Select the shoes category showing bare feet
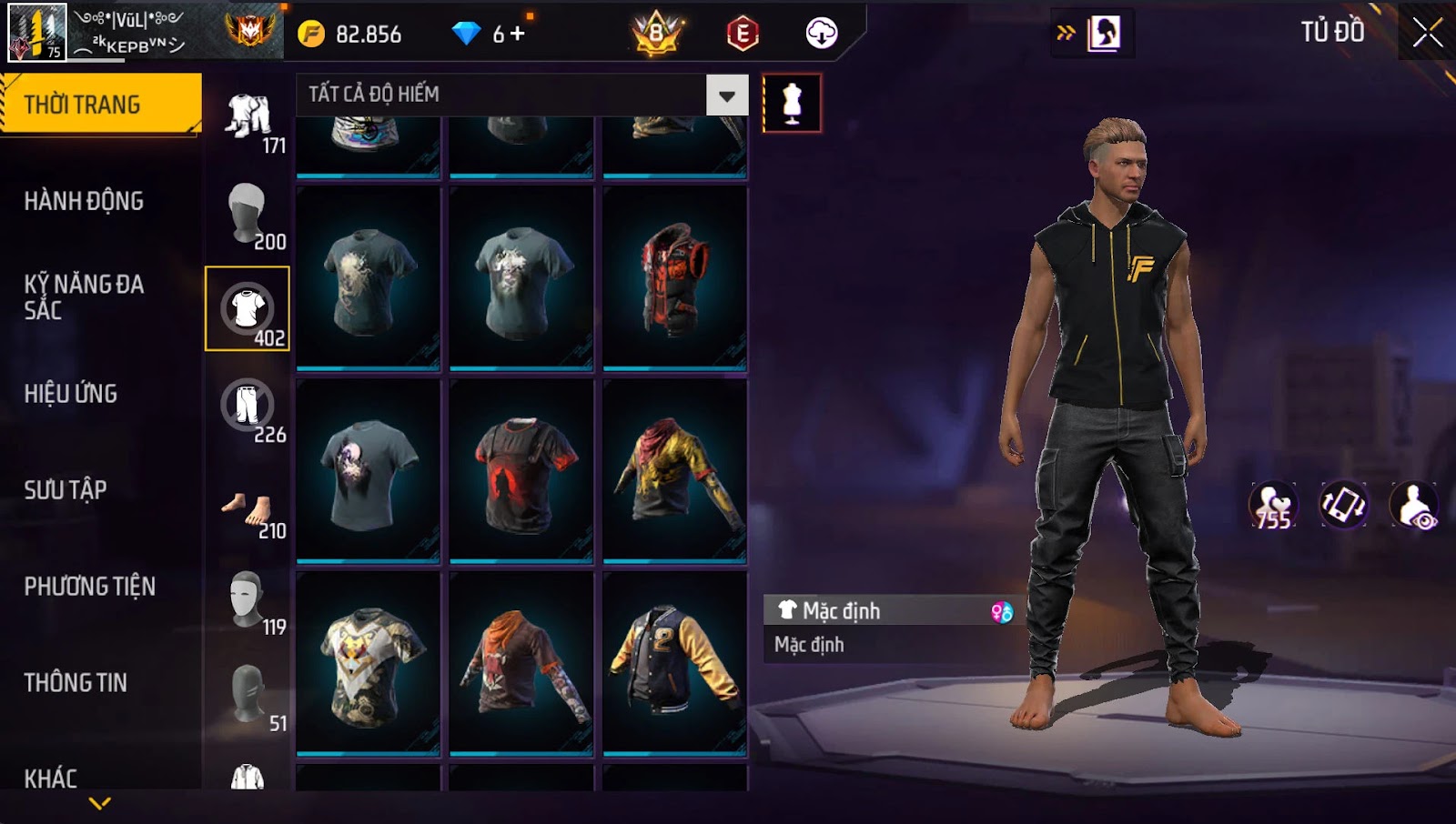The height and width of the screenshot is (824, 1456). click(x=248, y=511)
